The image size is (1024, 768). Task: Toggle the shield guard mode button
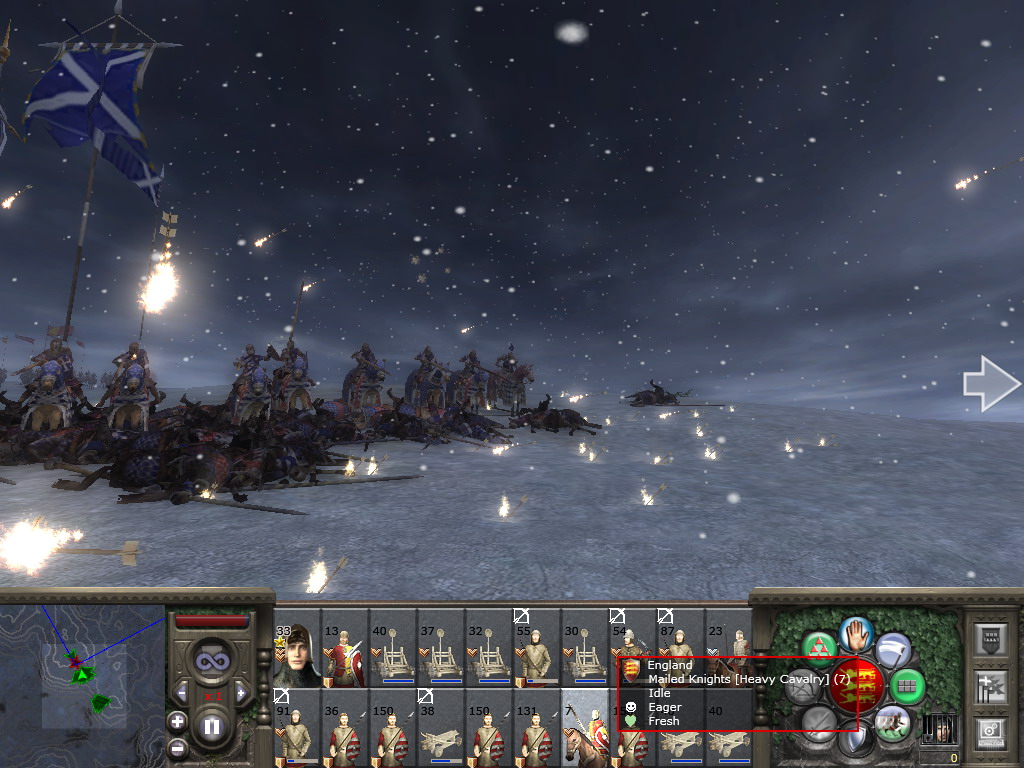tap(856, 738)
